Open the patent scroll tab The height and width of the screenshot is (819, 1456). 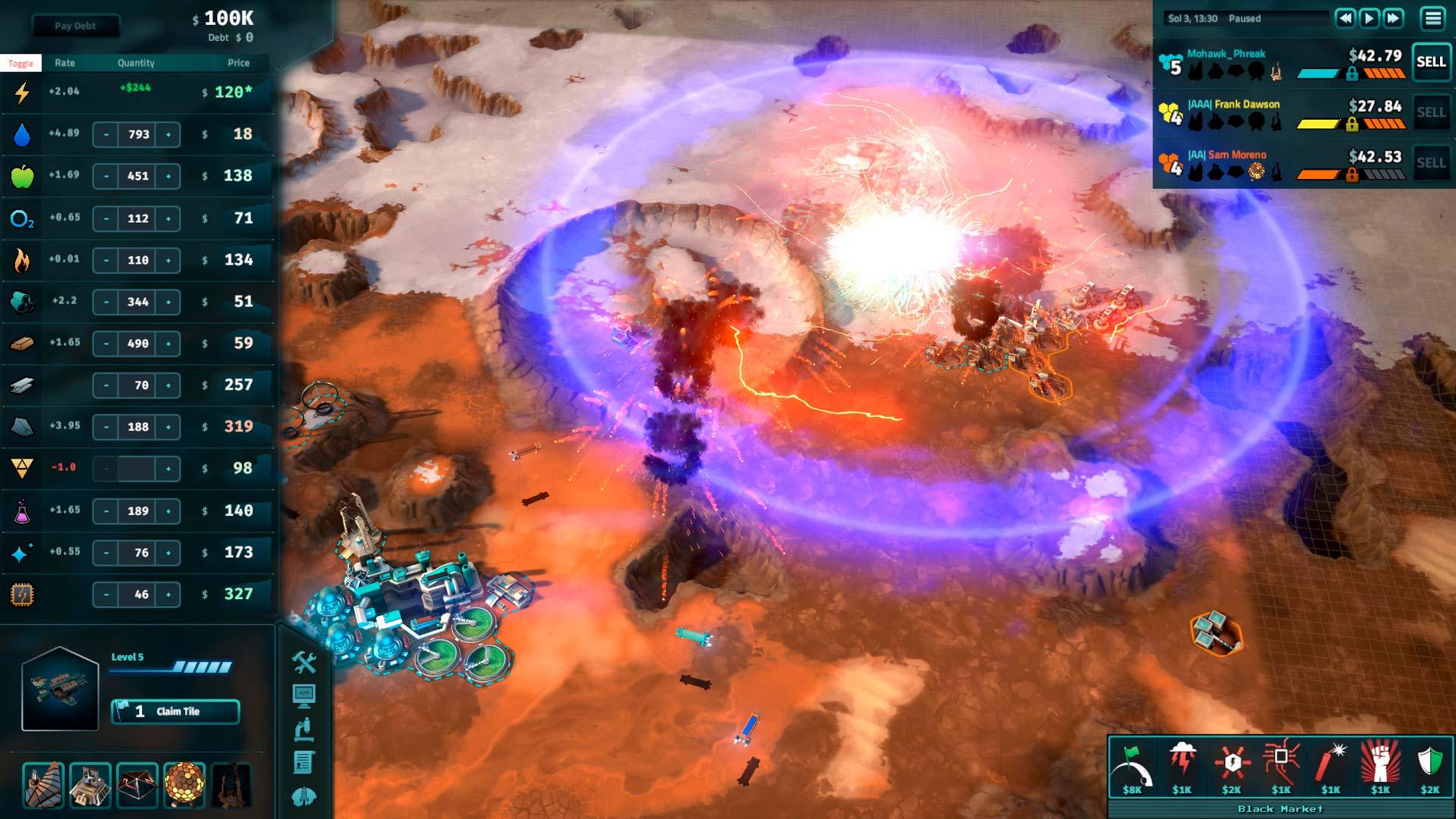tap(303, 762)
